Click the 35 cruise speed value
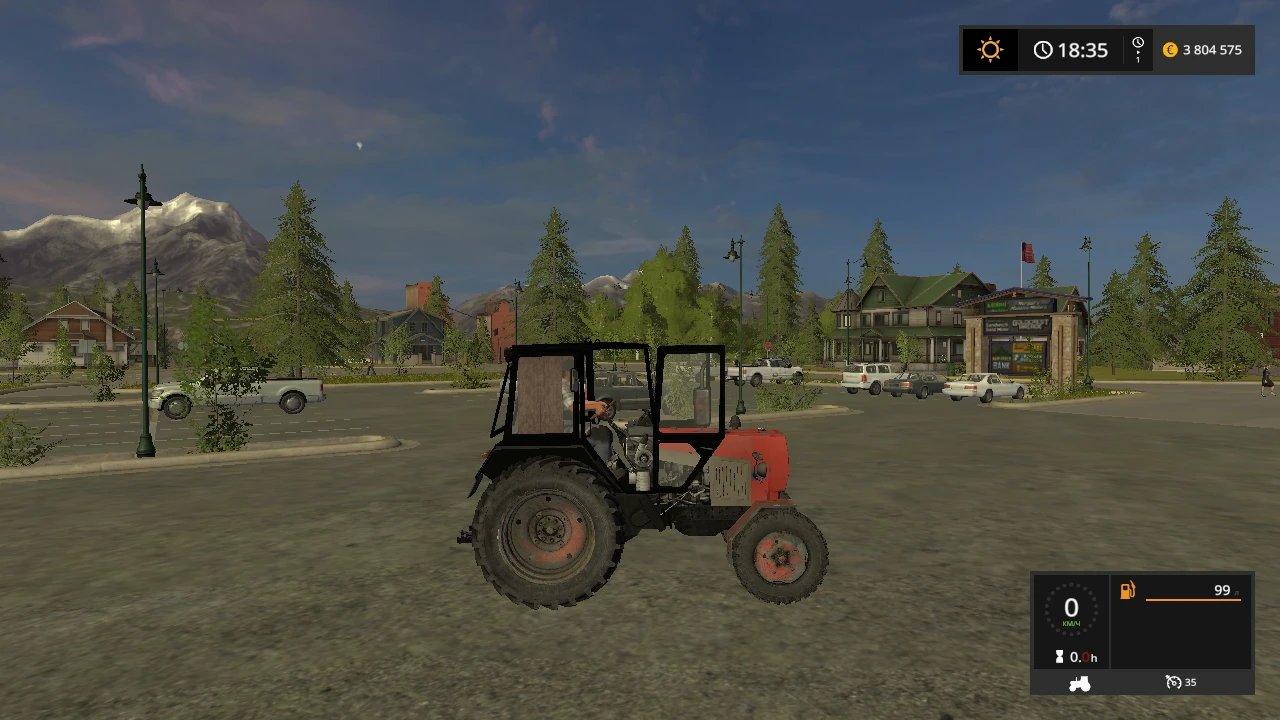Viewport: 1280px width, 720px height. [1191, 682]
